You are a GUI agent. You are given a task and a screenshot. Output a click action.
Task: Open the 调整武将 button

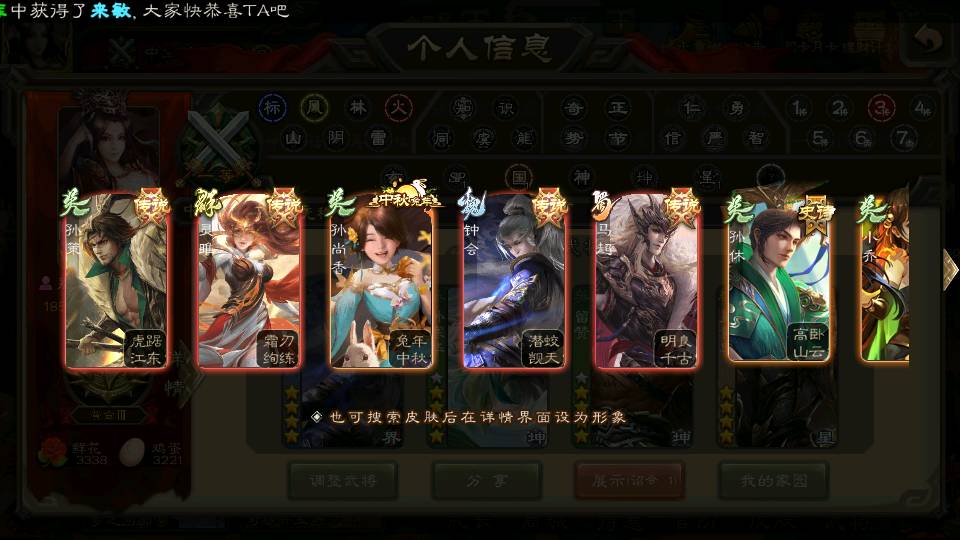tap(342, 480)
